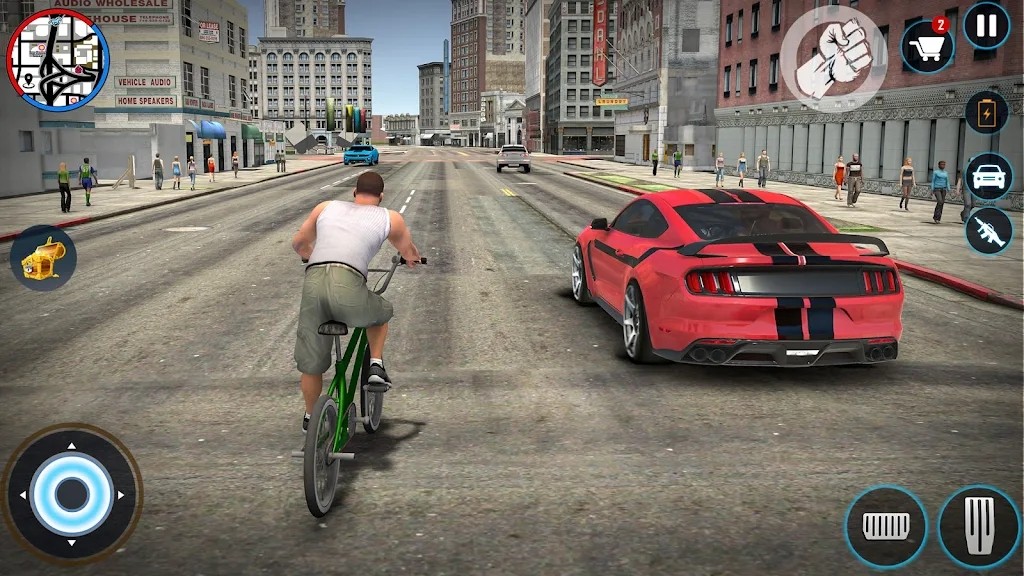Tap the virtual movement joystick

71,494
